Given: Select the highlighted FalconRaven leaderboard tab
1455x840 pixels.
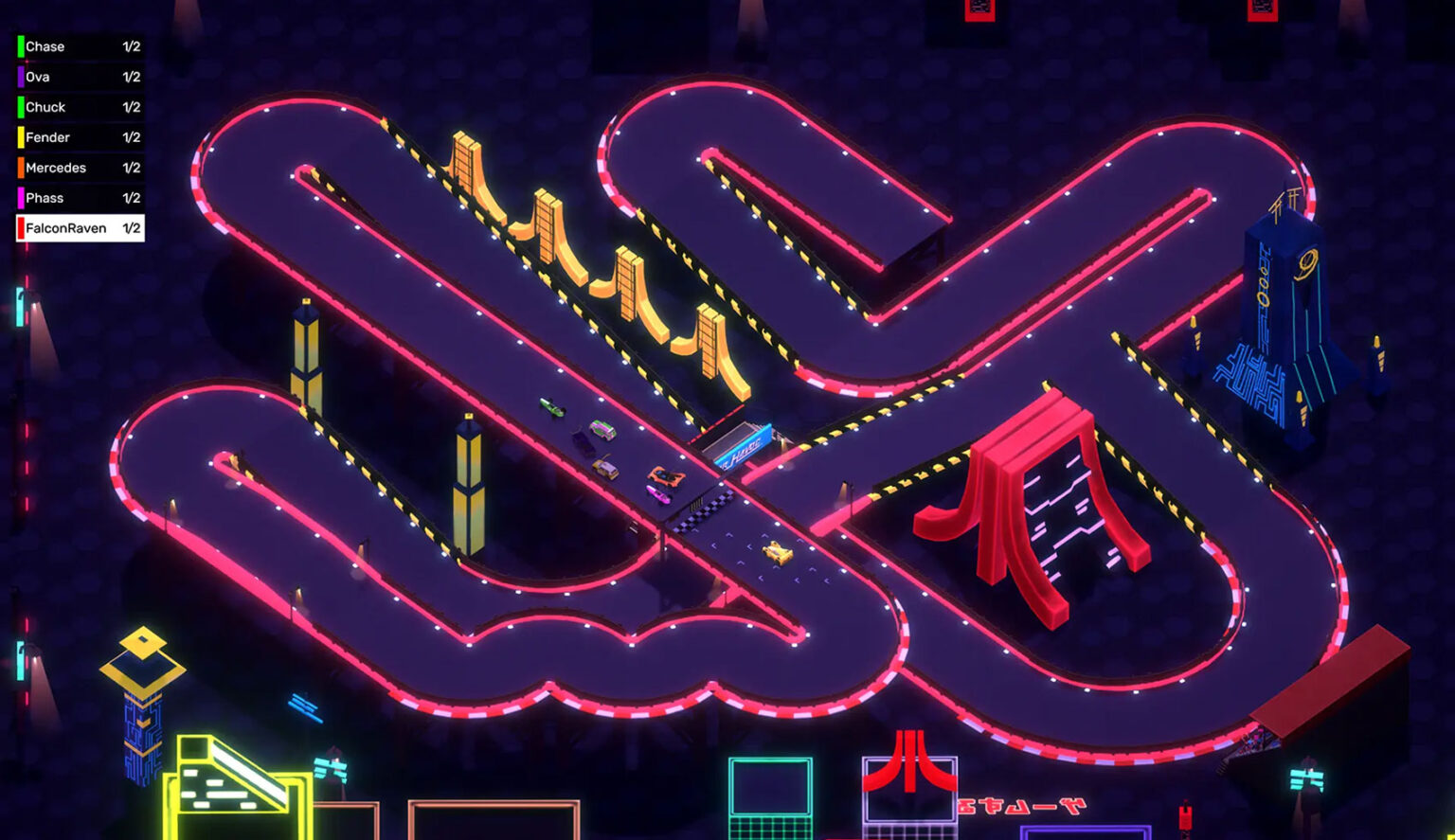Looking at the screenshot, I should click(x=76, y=227).
